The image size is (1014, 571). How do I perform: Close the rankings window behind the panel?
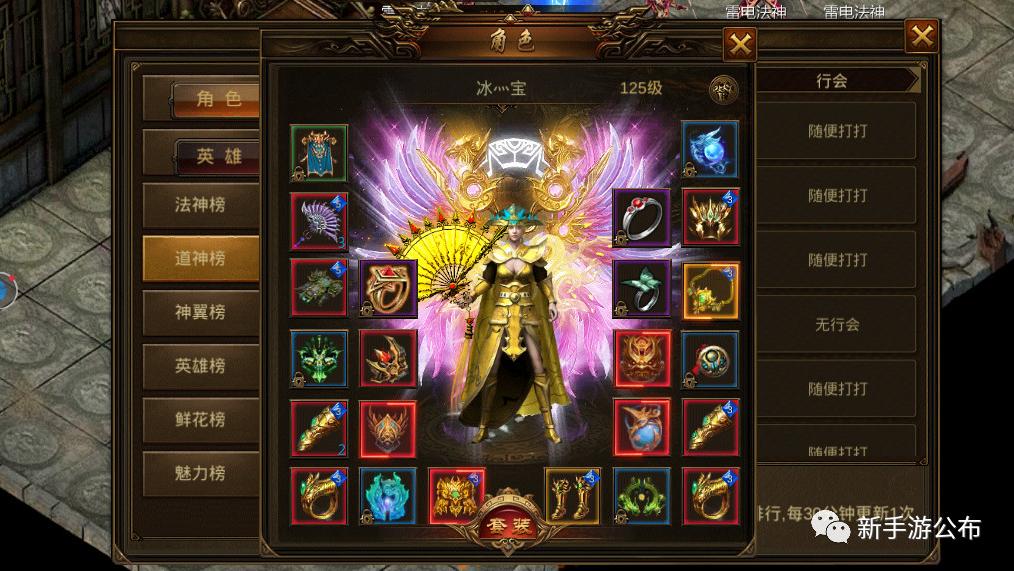[x=921, y=38]
